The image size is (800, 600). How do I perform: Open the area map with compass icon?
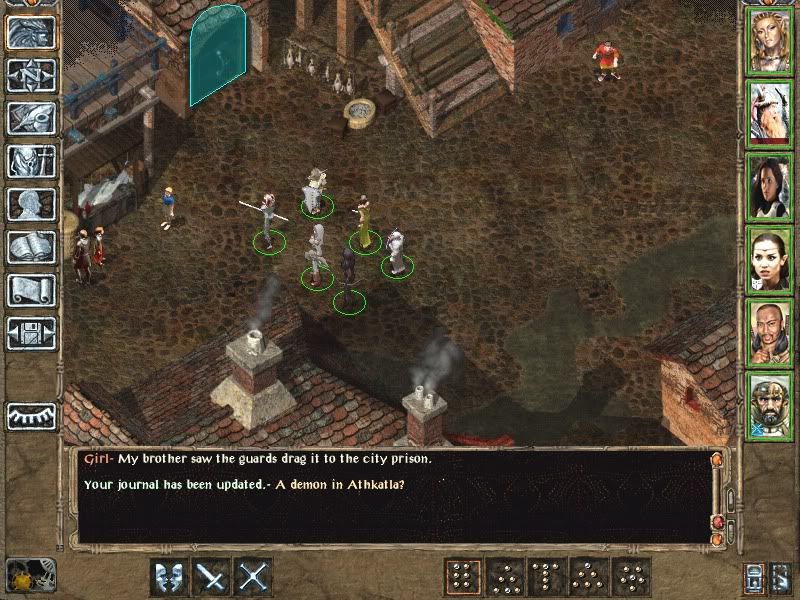click(x=31, y=76)
